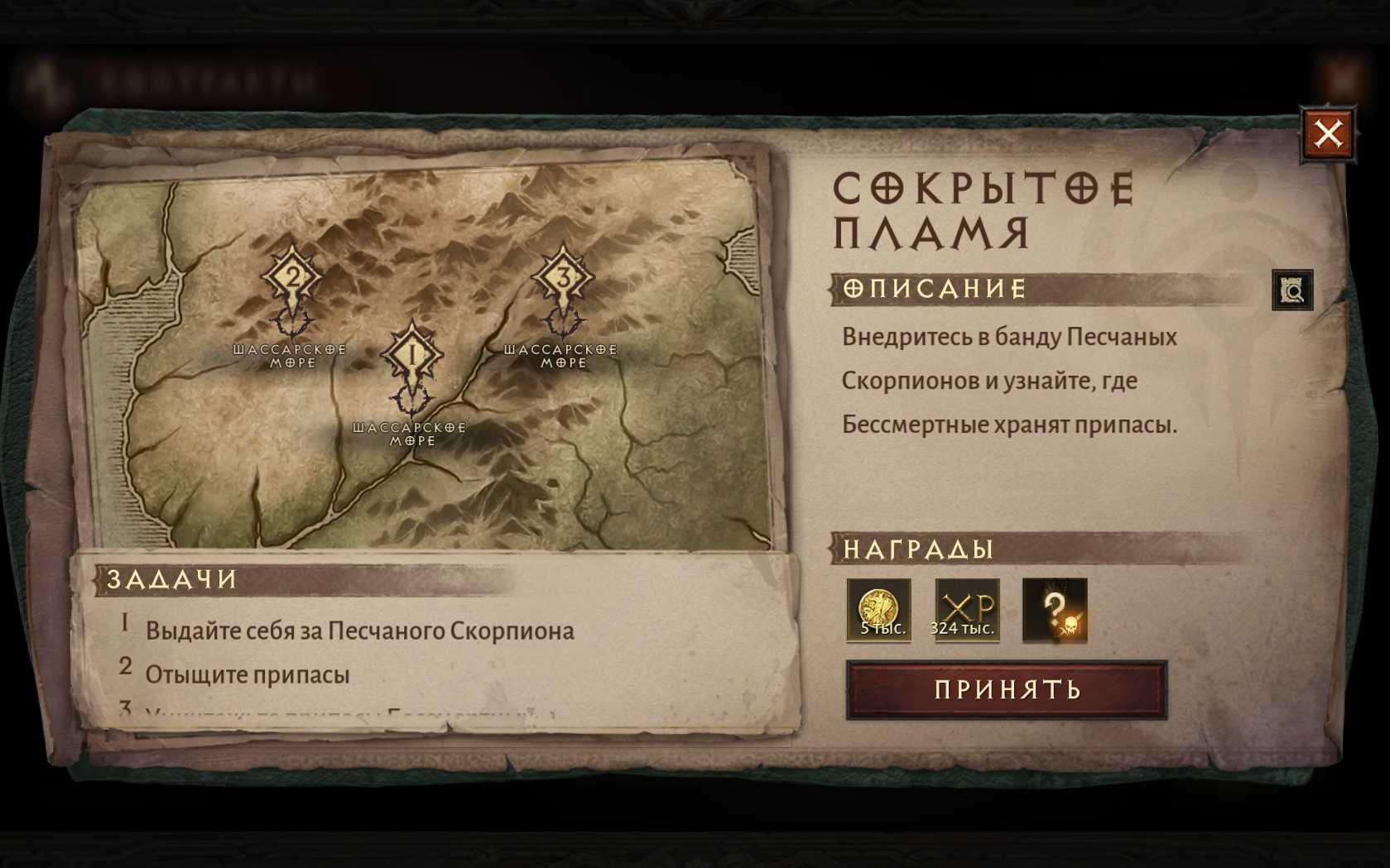
Task: Inspect the XP reward icon
Action: [967, 611]
